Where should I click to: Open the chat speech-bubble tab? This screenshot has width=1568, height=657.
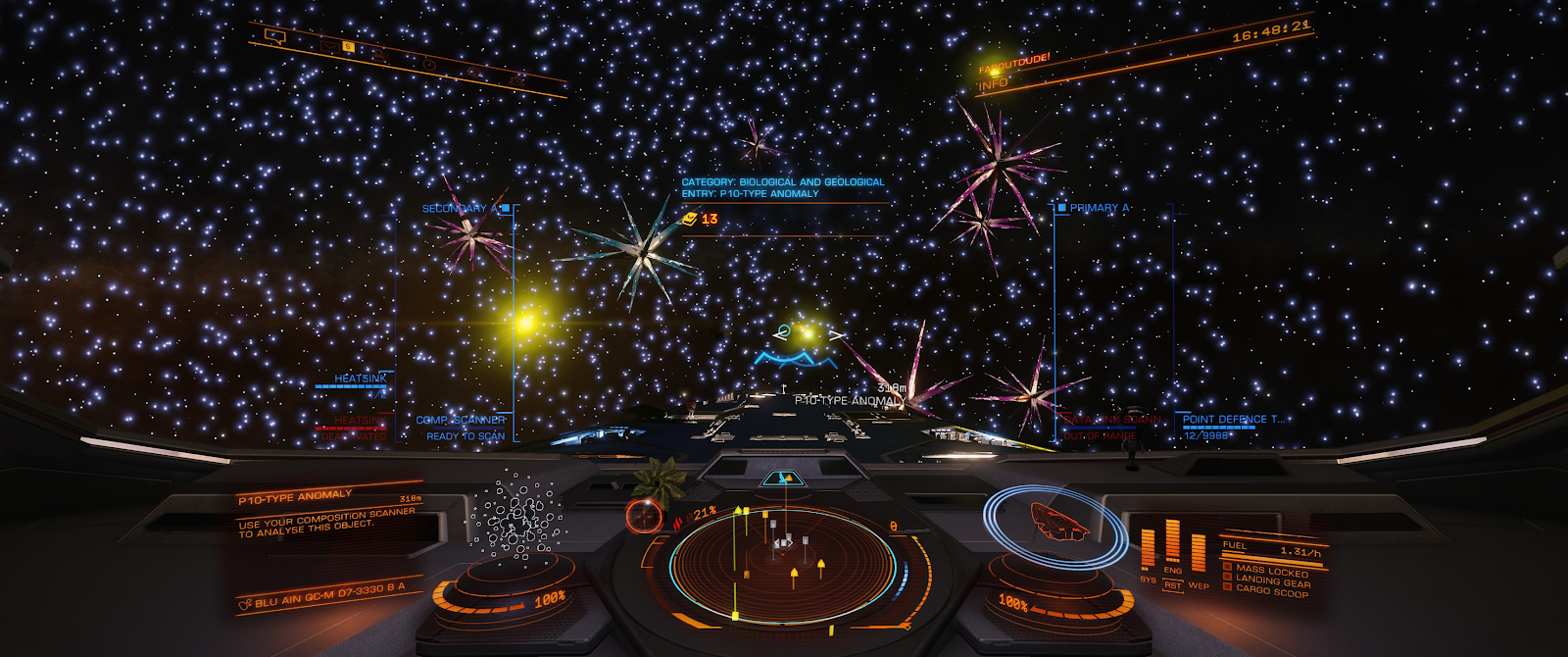[275, 37]
